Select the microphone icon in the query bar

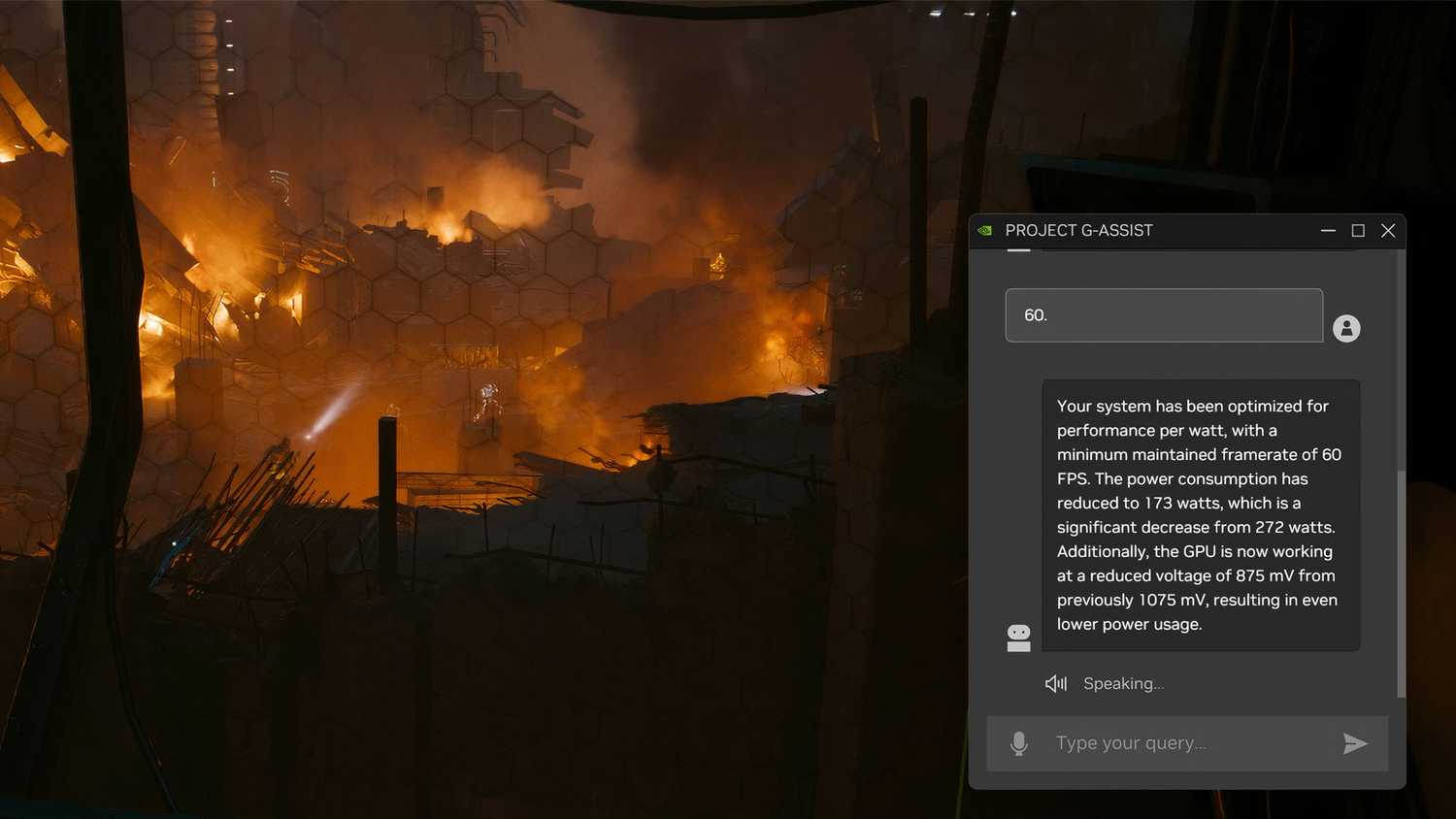[x=1019, y=742]
